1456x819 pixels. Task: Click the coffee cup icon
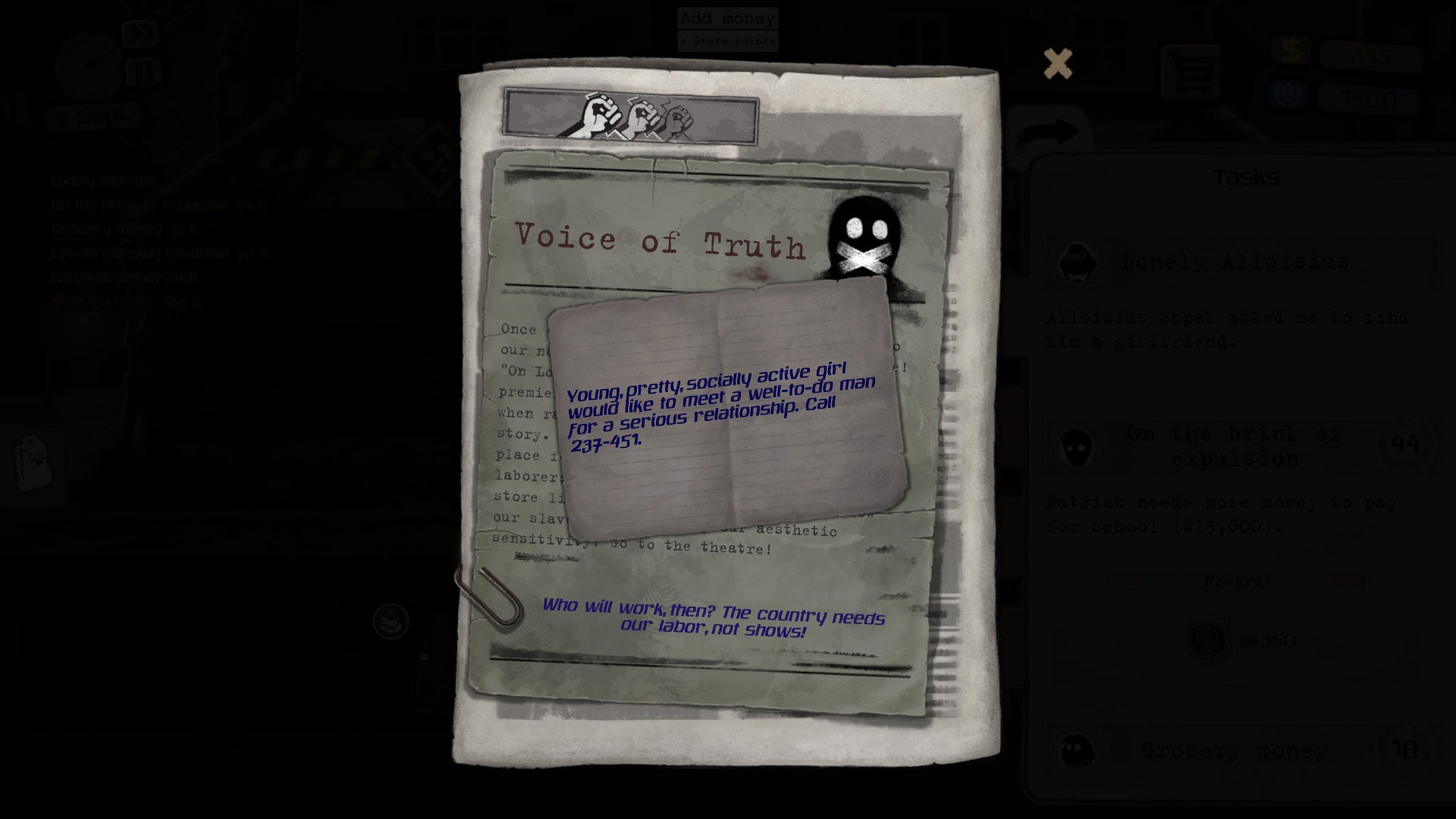(391, 622)
